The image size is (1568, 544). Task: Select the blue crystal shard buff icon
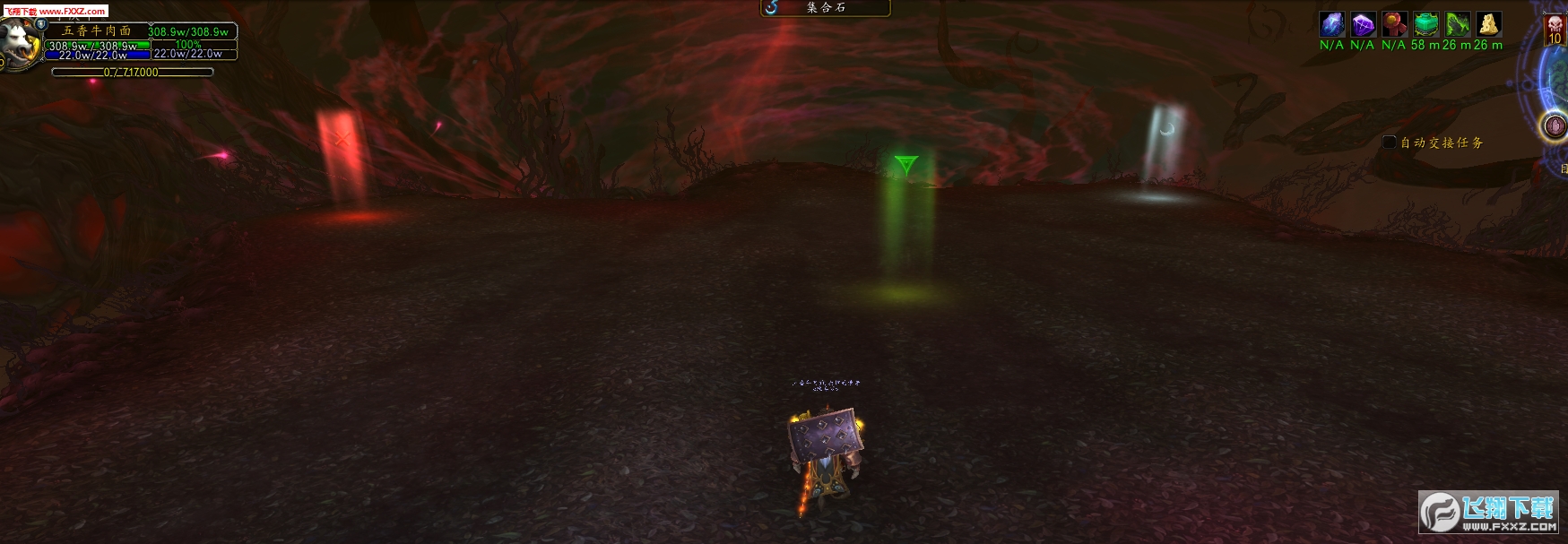click(x=1332, y=24)
